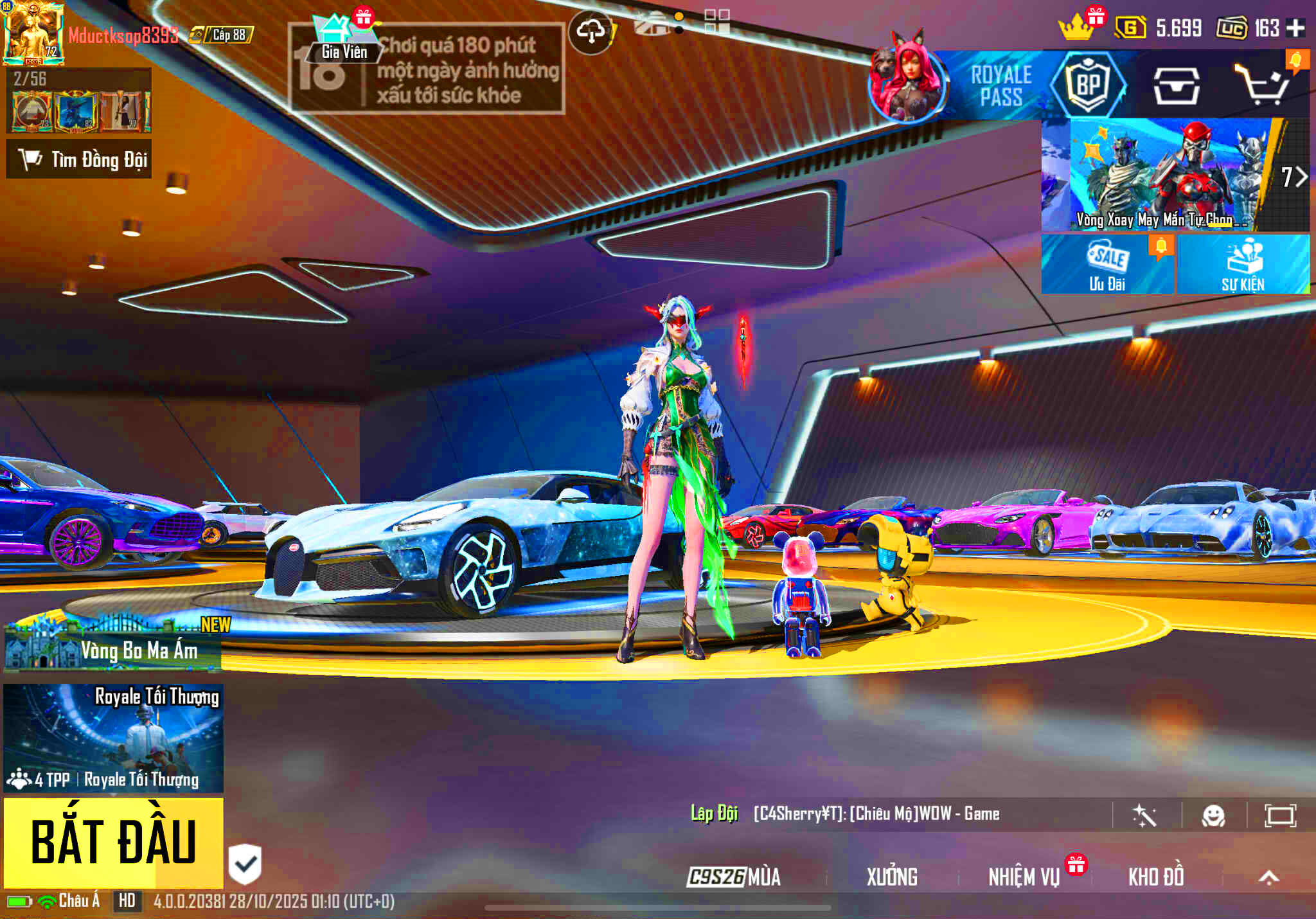Go to the Xưởng workshop
The height and width of the screenshot is (919, 1316).
coord(892,877)
